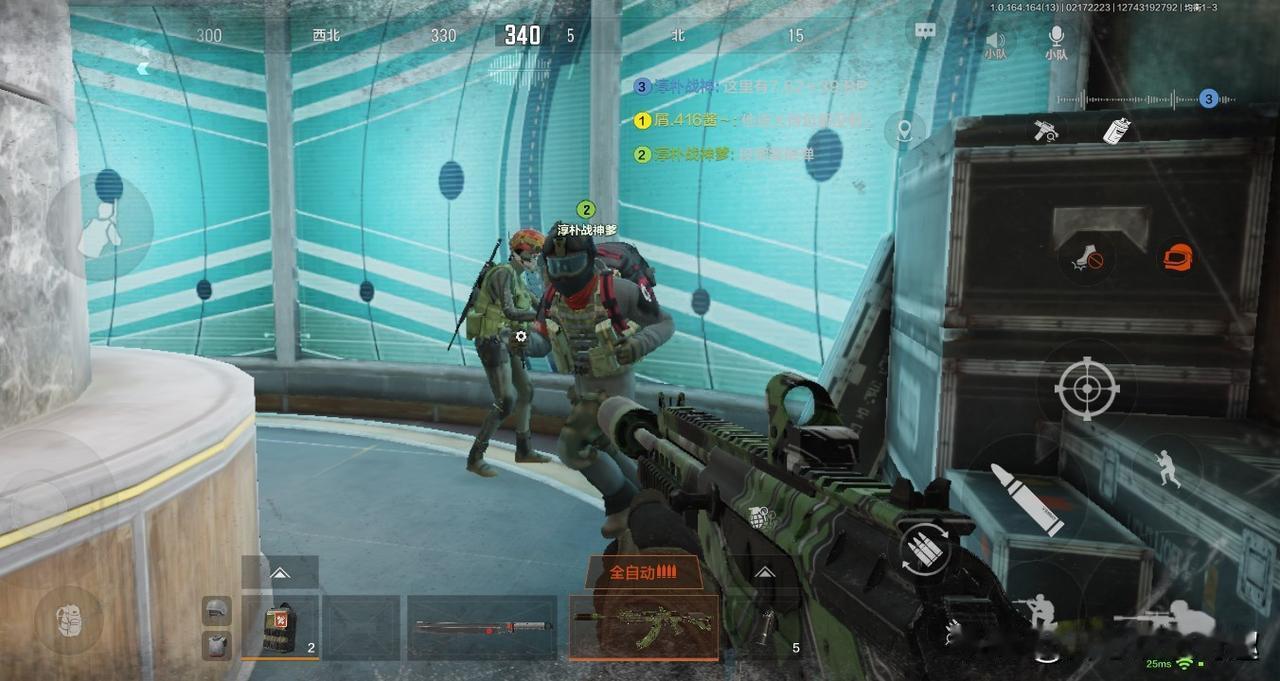Aim down sights with crosshair button

coord(1086,387)
